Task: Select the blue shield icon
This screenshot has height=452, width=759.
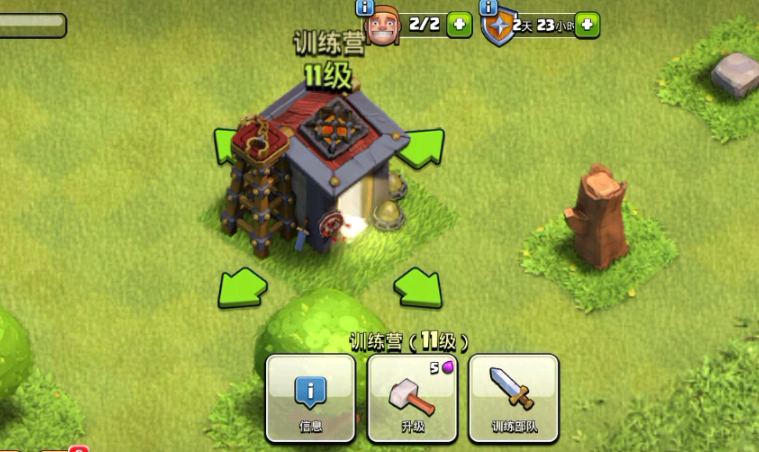Action: (497, 28)
